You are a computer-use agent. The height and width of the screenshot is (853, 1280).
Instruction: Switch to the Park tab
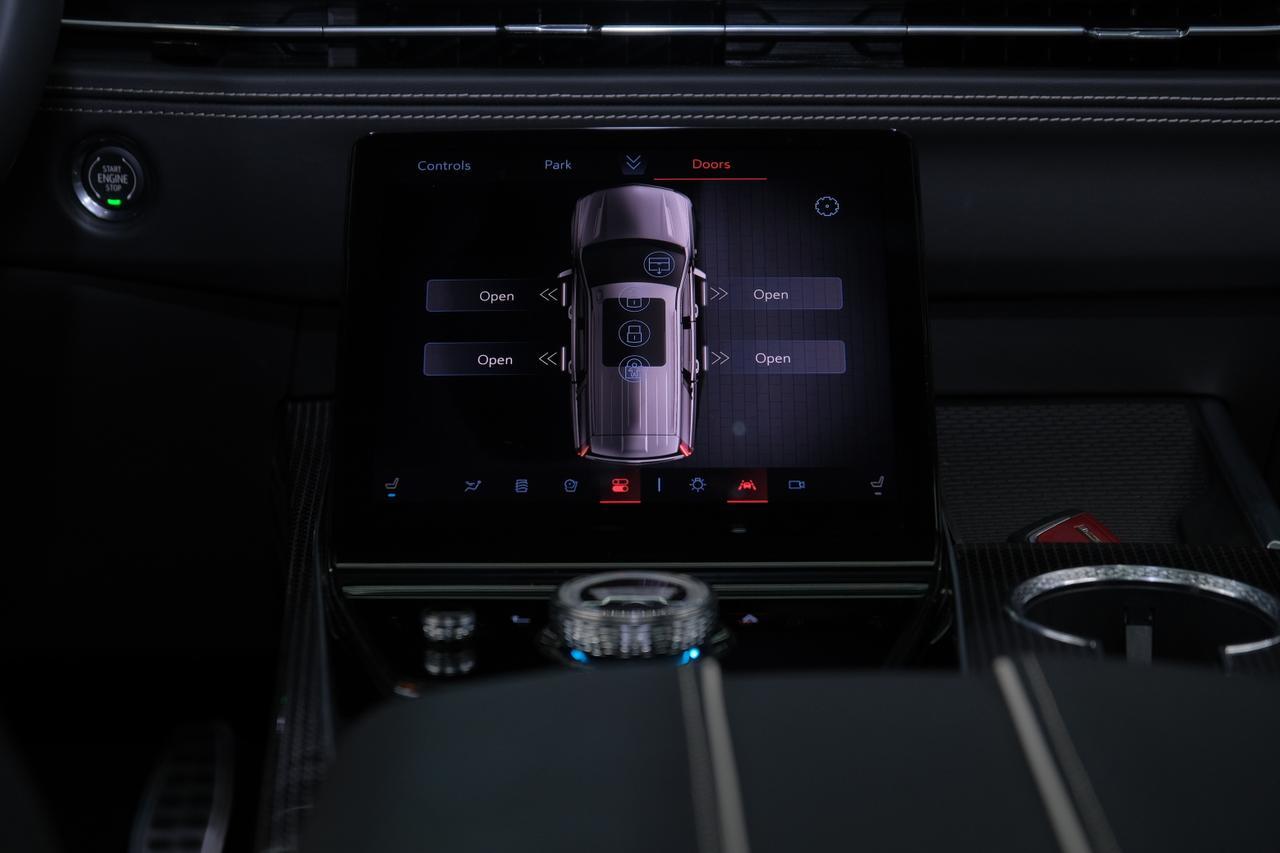(x=557, y=164)
